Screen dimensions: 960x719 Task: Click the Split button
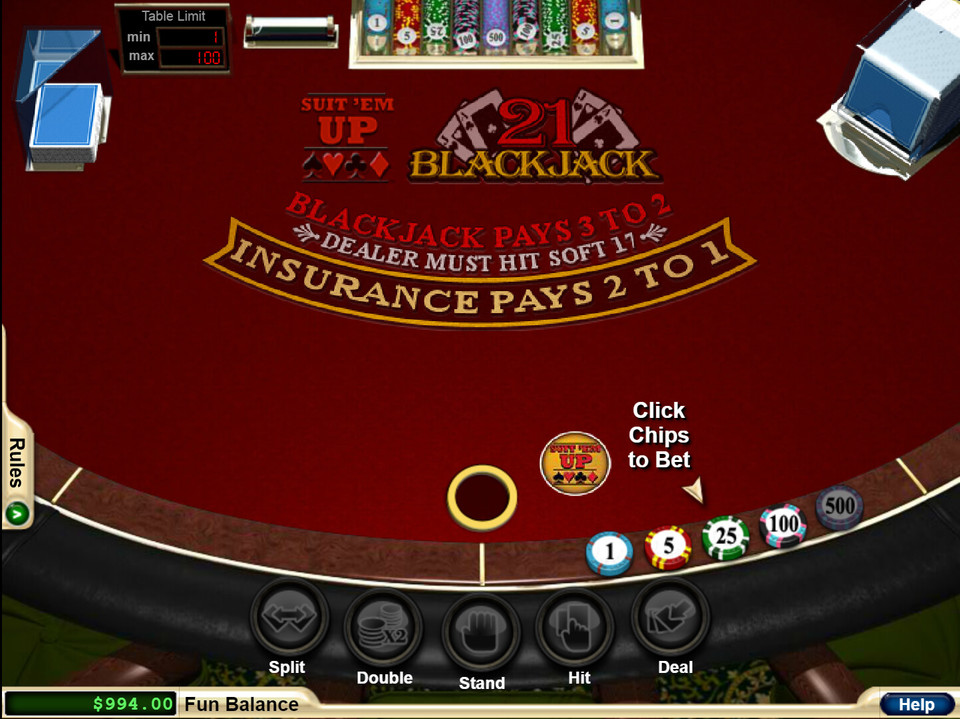click(x=288, y=618)
